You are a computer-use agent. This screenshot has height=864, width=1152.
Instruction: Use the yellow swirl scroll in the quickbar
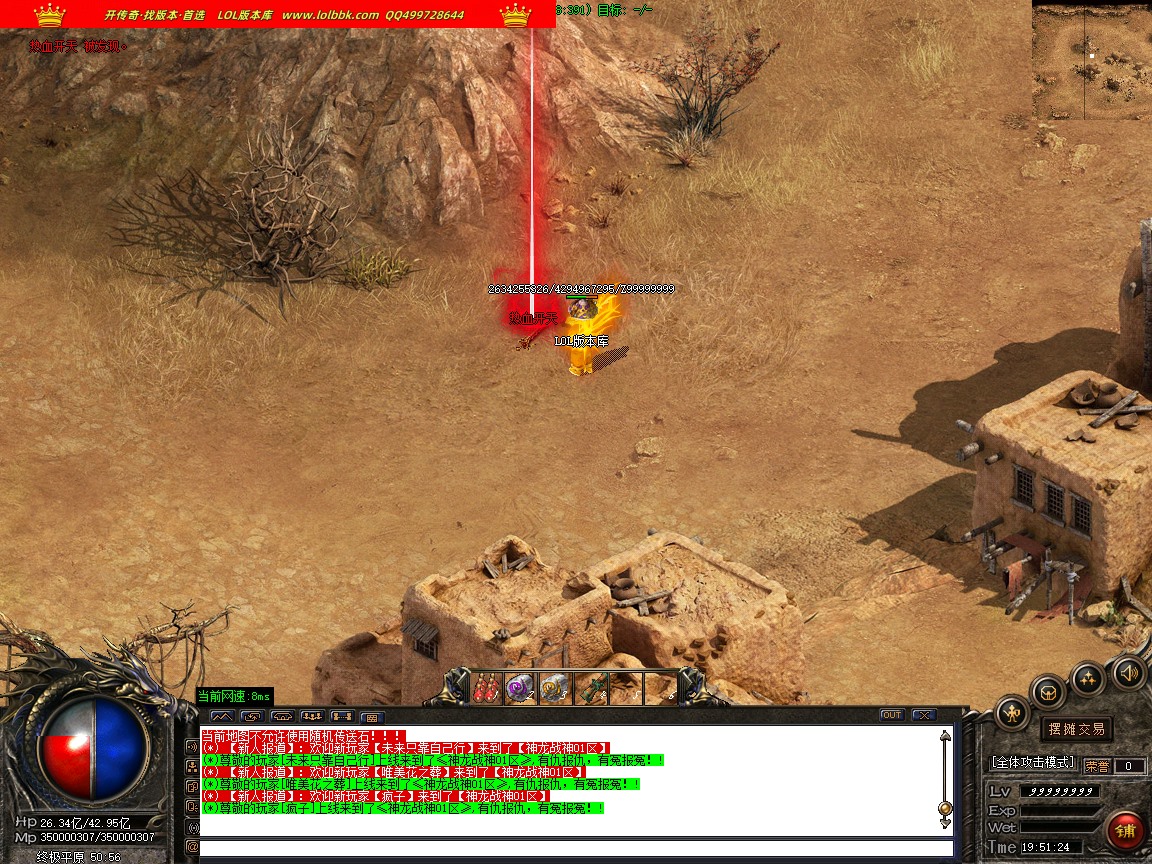556,688
